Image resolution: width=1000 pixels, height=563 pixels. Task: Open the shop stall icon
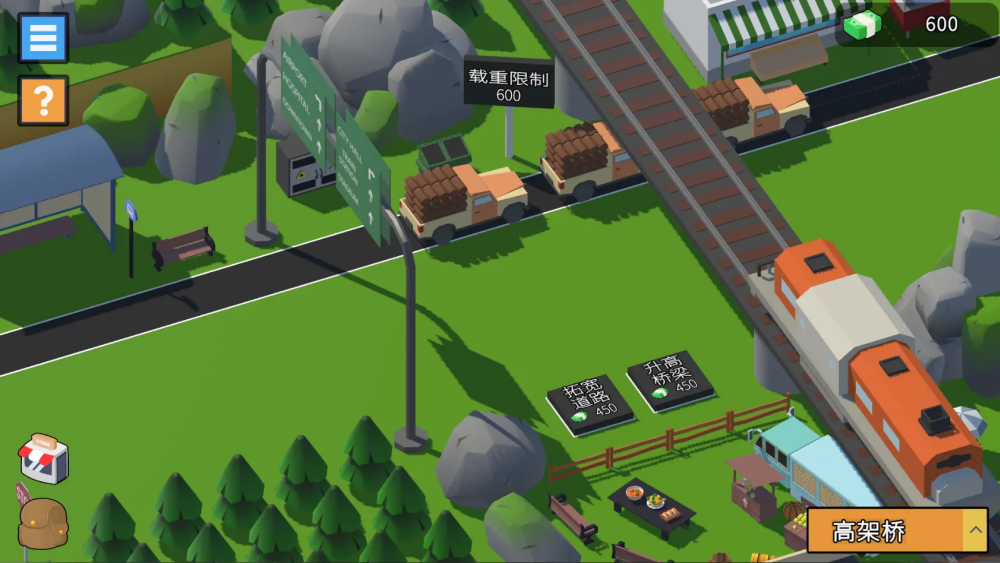pos(44,459)
